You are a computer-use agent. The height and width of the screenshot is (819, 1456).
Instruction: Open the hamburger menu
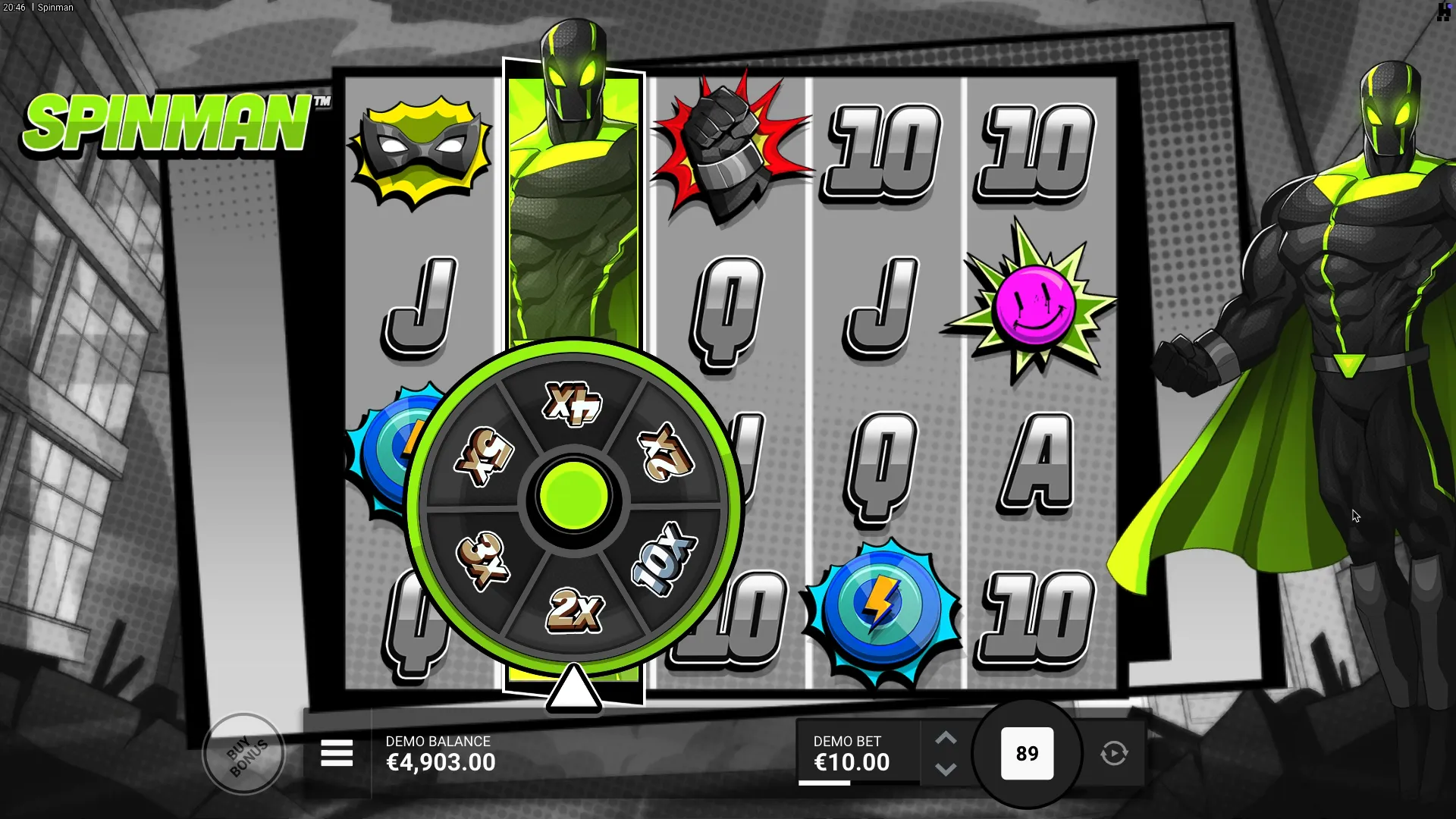click(337, 753)
